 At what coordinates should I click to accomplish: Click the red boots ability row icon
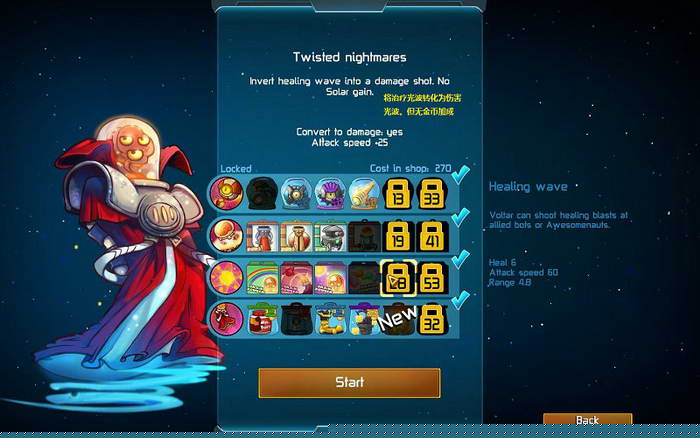point(224,319)
